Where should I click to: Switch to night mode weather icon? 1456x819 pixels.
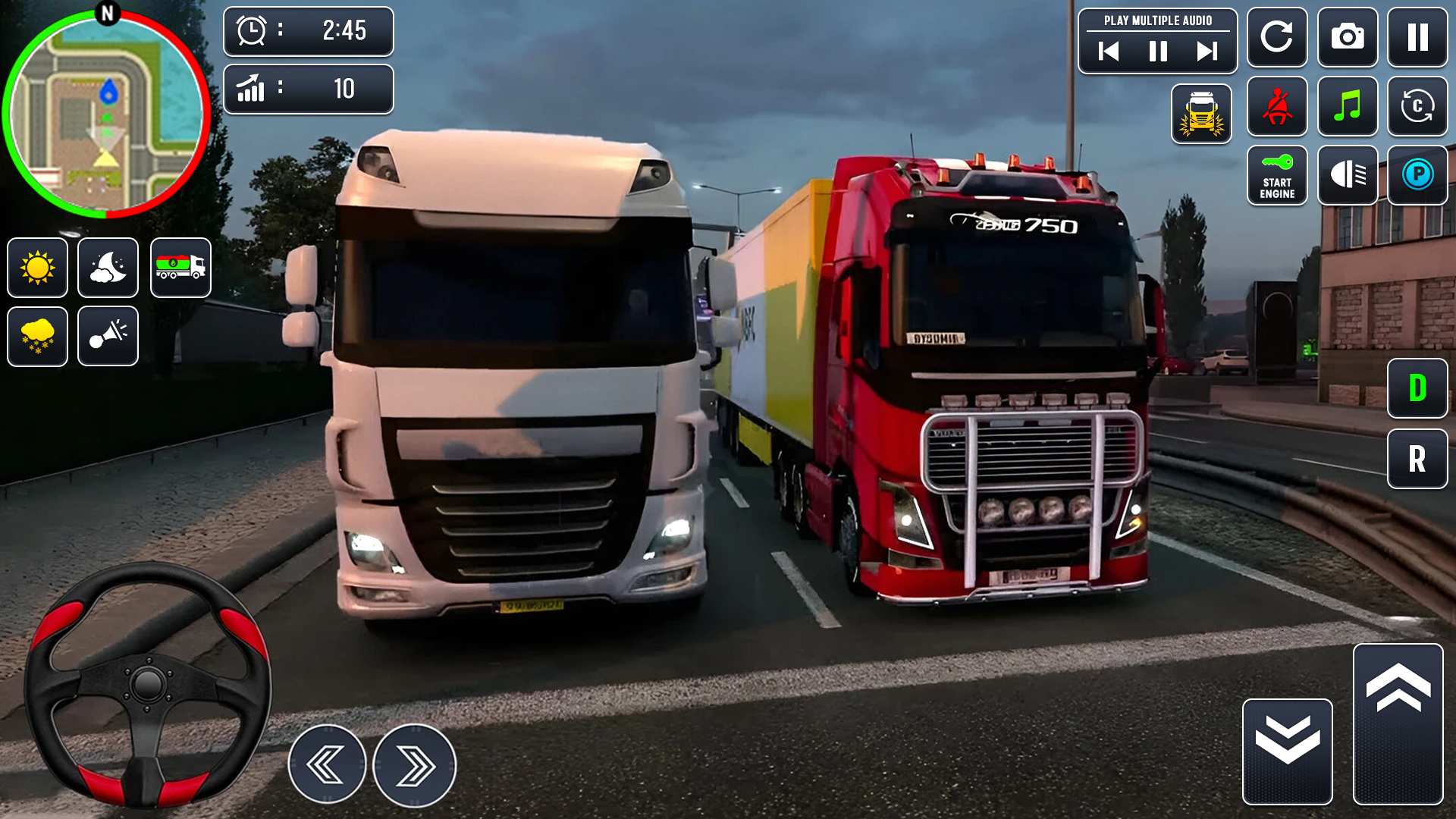(x=107, y=268)
